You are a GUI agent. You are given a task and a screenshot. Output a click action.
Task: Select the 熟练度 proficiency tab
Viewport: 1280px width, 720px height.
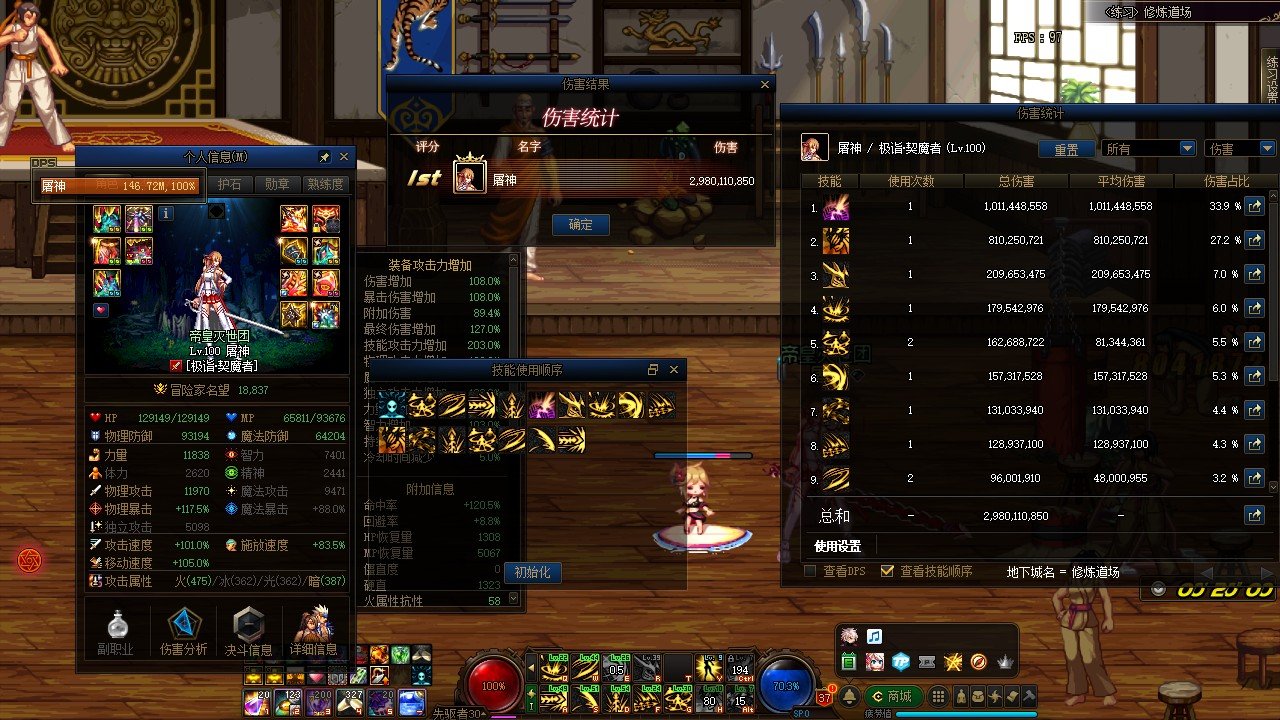click(325, 185)
